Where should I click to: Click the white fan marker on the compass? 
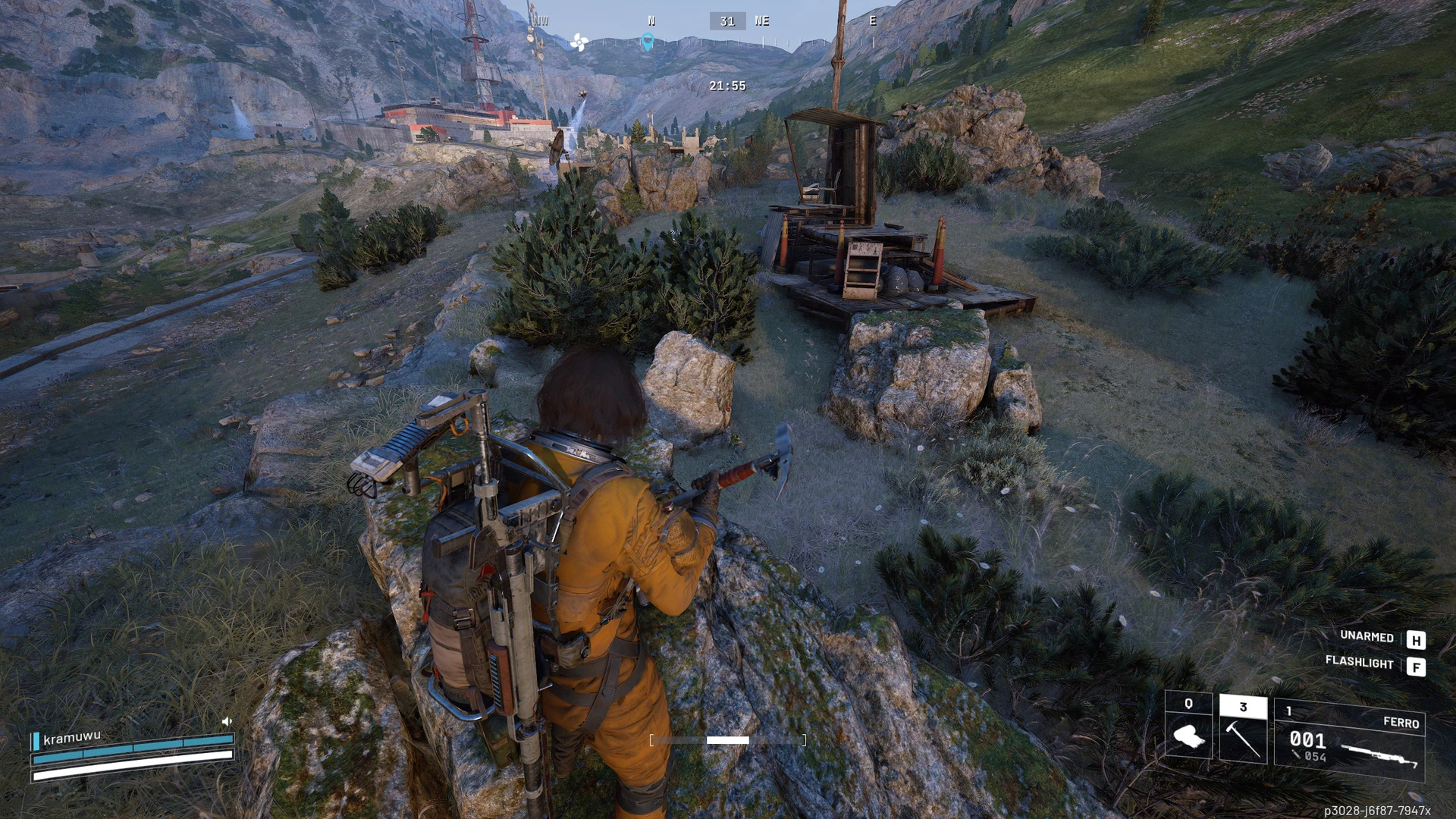[x=579, y=42]
